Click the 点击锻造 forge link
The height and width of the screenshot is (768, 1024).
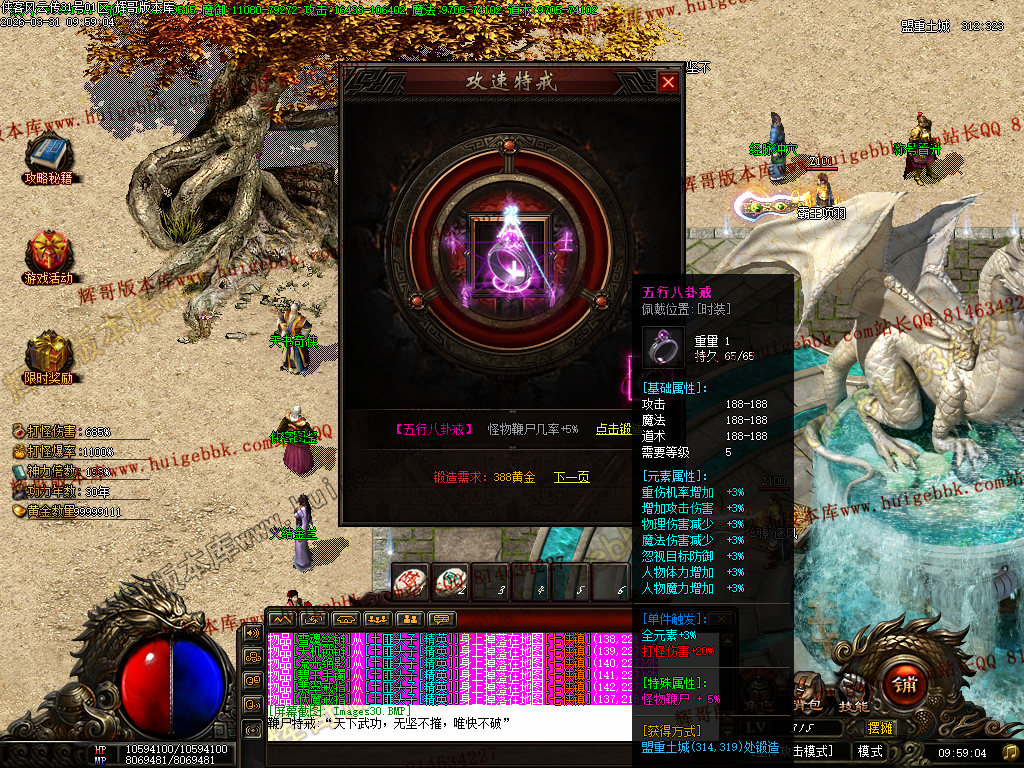click(613, 429)
